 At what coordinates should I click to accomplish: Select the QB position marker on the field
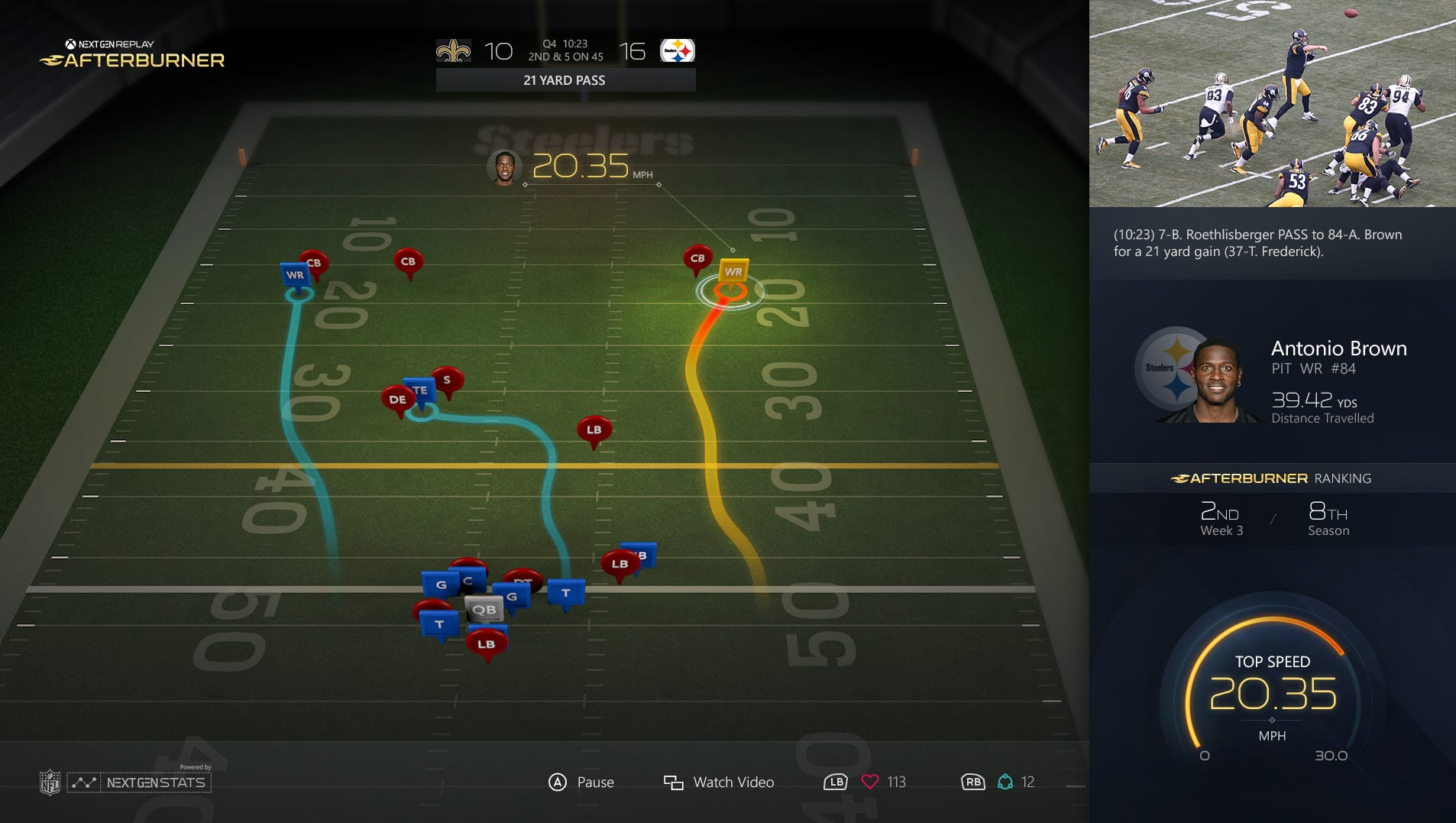point(484,609)
